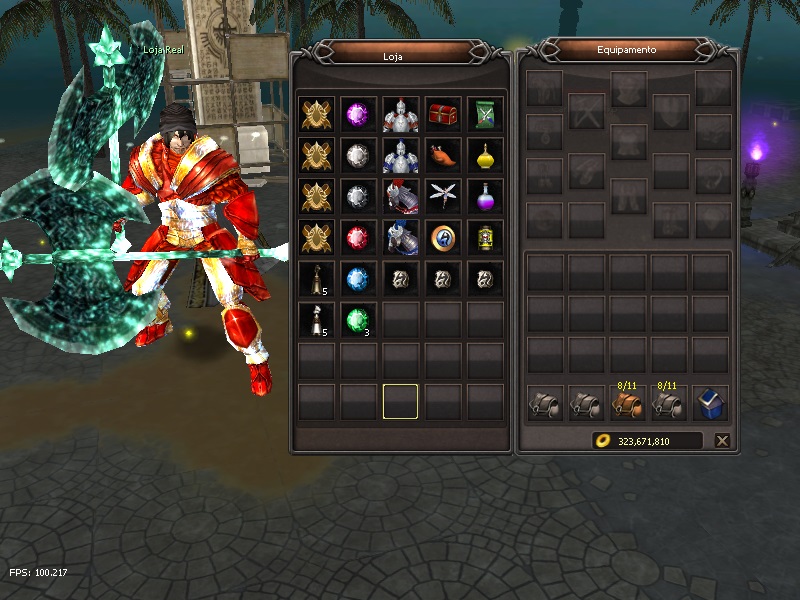This screenshot has width=800, height=600.
Task: Choose the mounted knight with red plume
Action: pos(400,196)
